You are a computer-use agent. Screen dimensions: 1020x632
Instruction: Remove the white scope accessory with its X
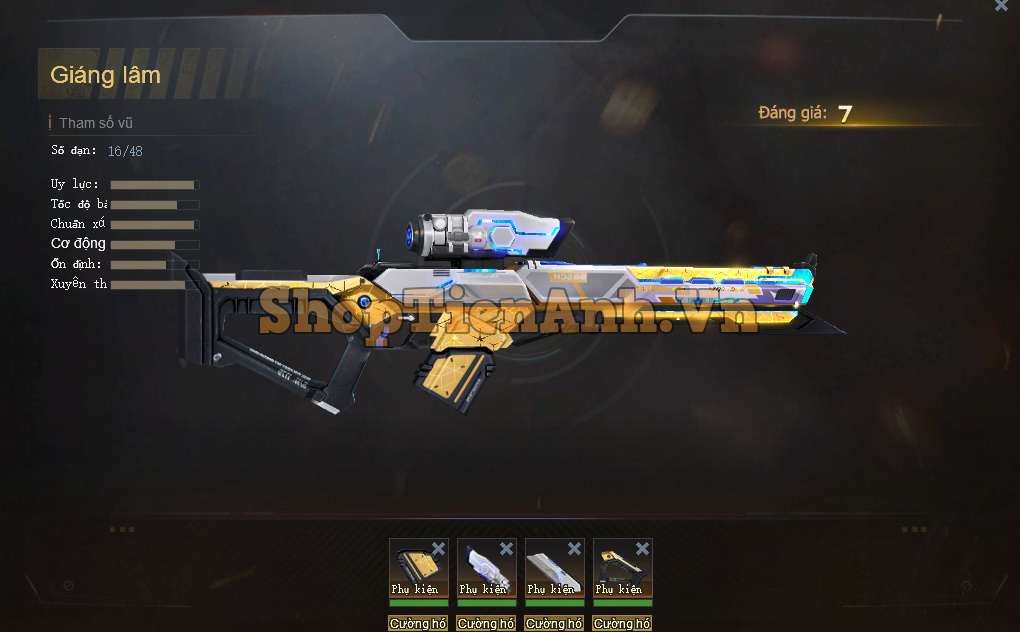tap(506, 548)
